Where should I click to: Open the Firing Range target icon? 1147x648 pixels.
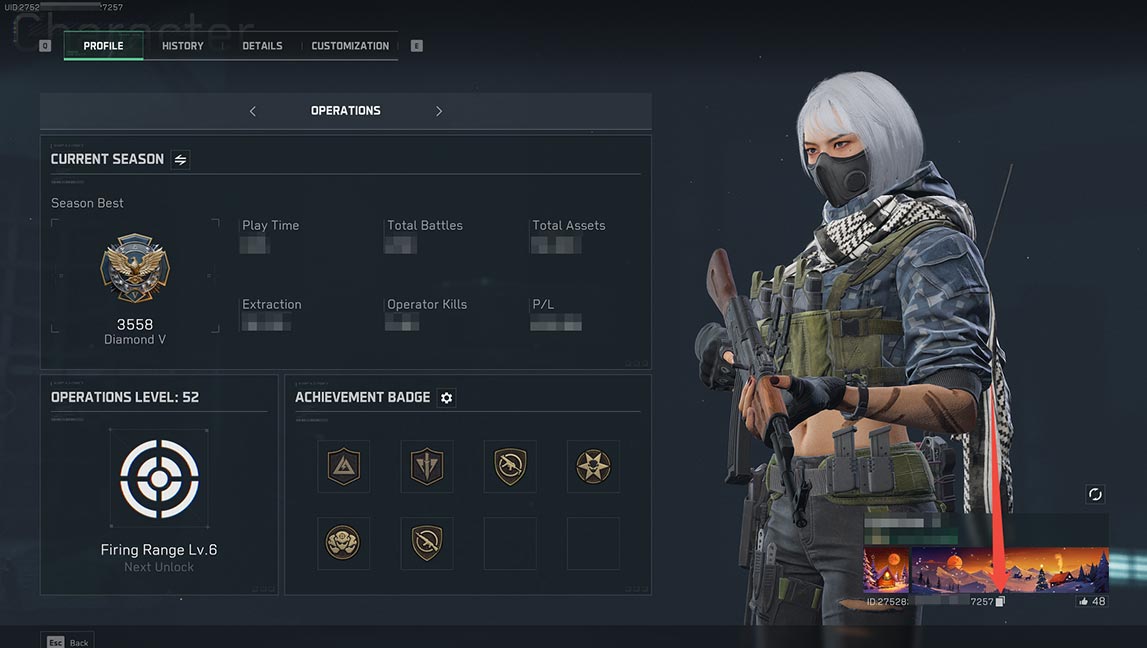(x=159, y=479)
